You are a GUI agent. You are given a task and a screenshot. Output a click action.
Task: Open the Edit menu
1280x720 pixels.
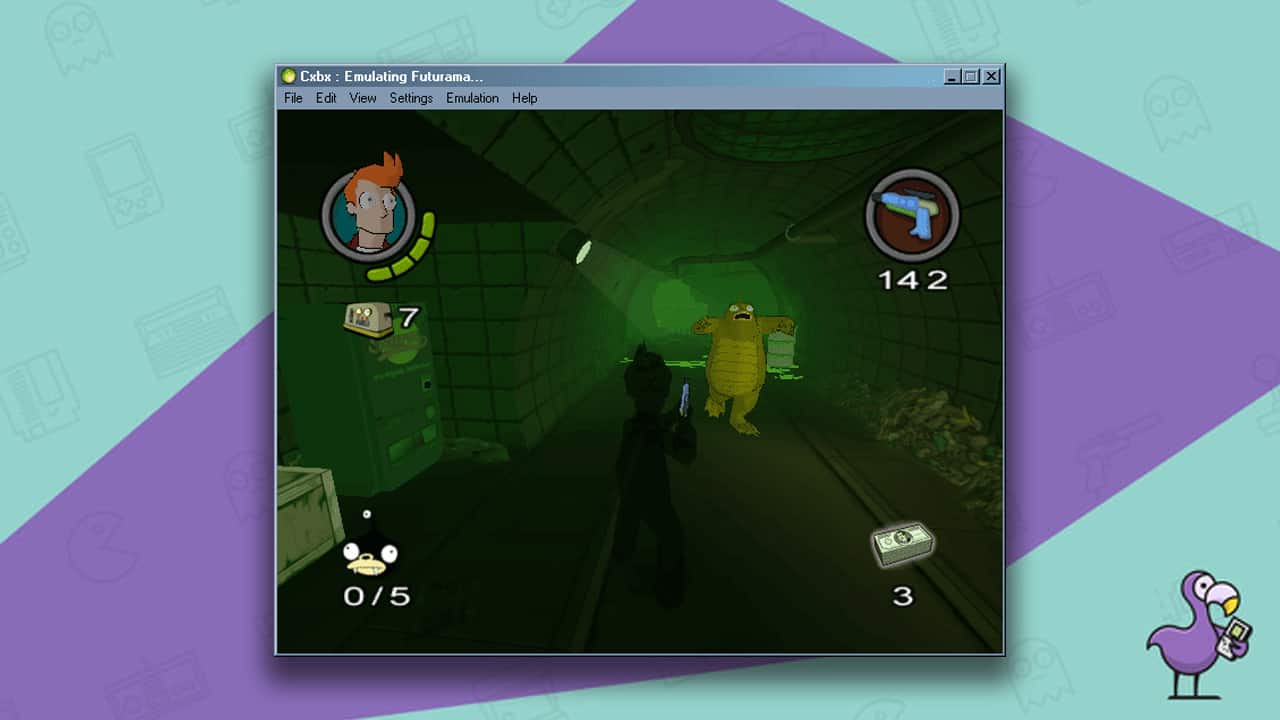pyautogui.click(x=325, y=98)
